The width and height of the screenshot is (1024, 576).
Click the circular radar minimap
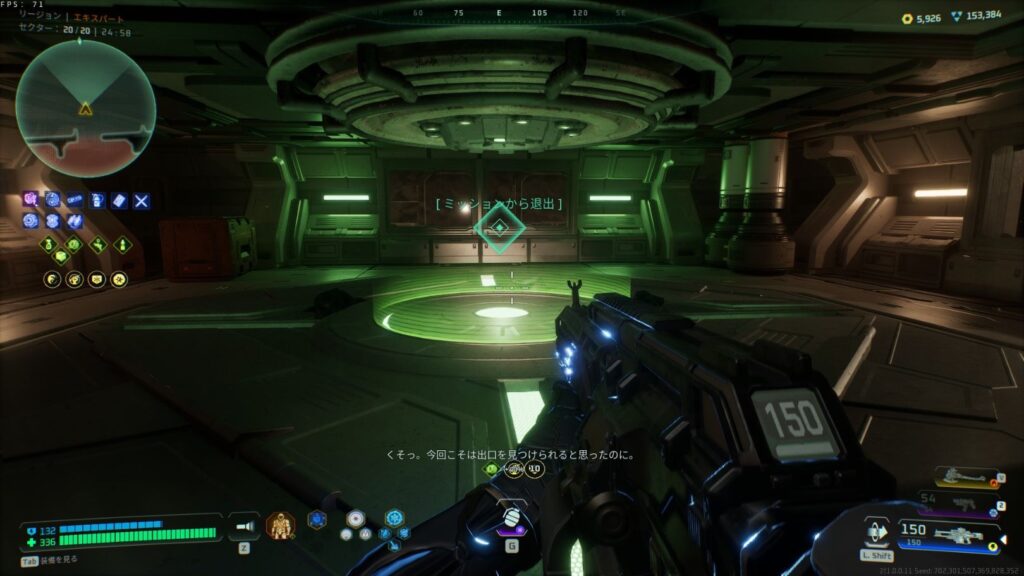coord(85,108)
